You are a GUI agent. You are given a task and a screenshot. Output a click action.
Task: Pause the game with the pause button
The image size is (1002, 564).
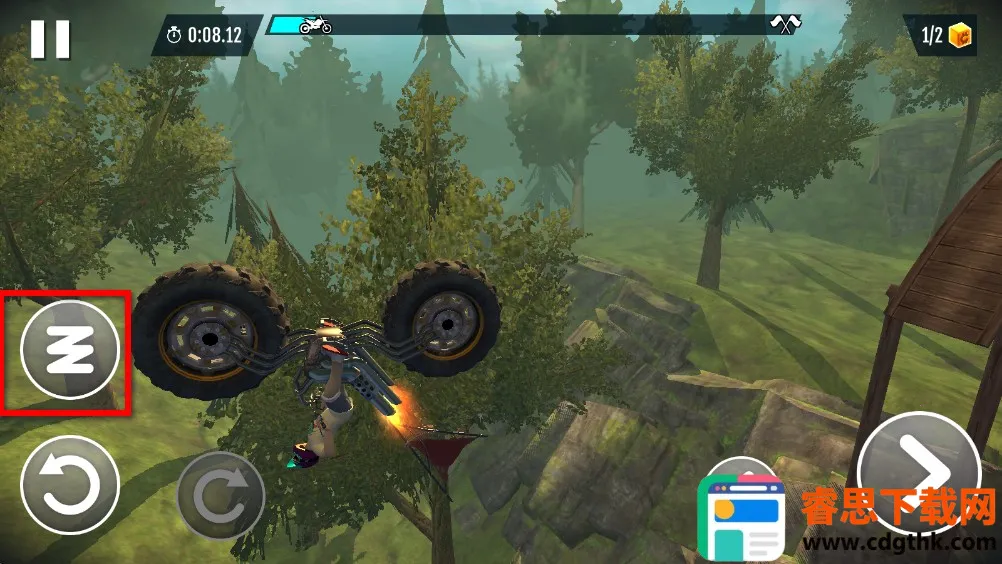click(50, 38)
